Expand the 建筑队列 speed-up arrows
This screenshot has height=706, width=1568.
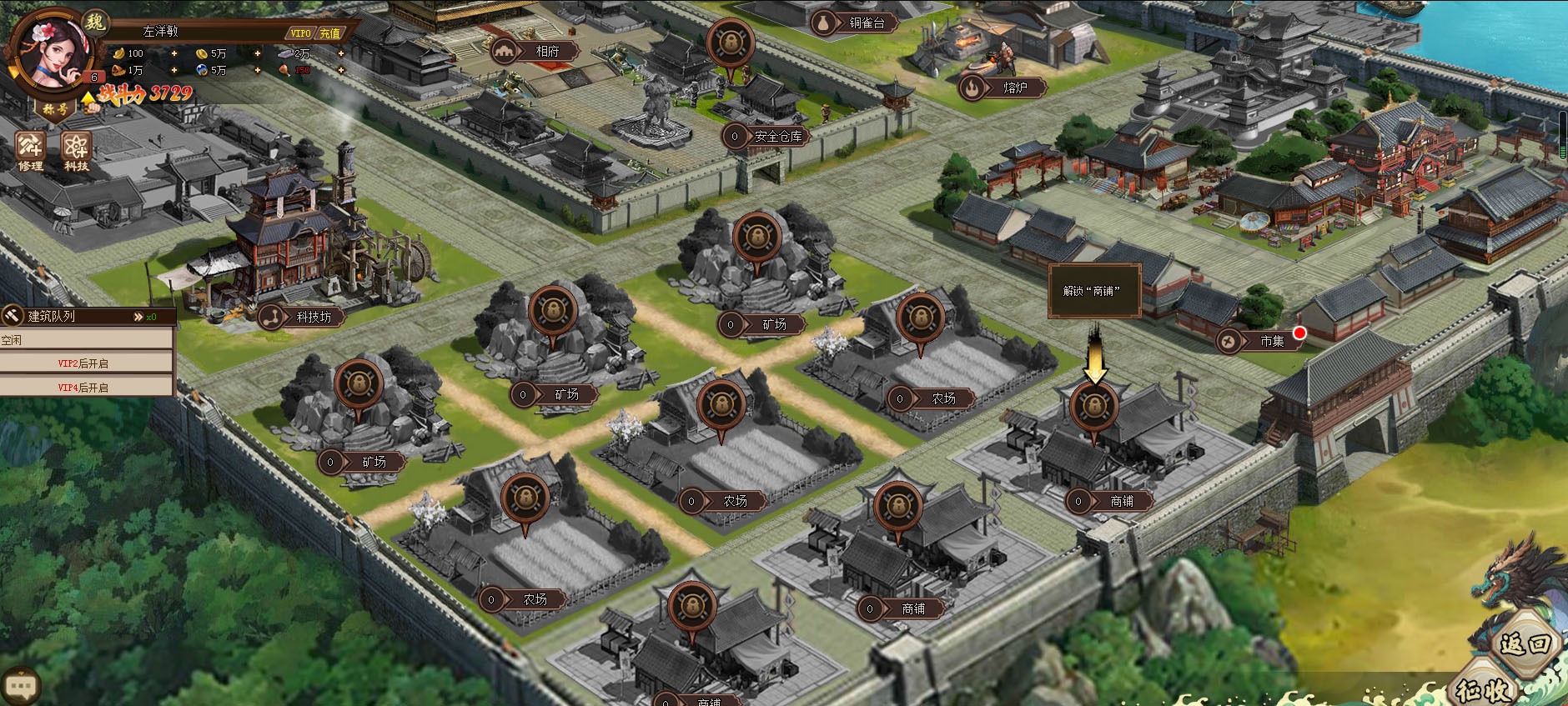coord(138,317)
